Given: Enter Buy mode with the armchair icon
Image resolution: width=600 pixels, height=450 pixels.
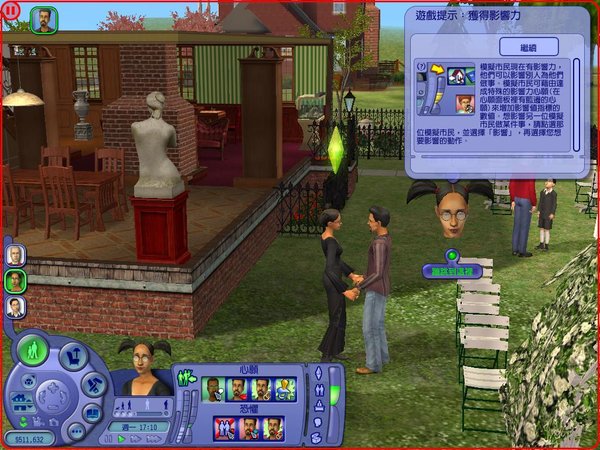Looking at the screenshot, I should [x=72, y=354].
